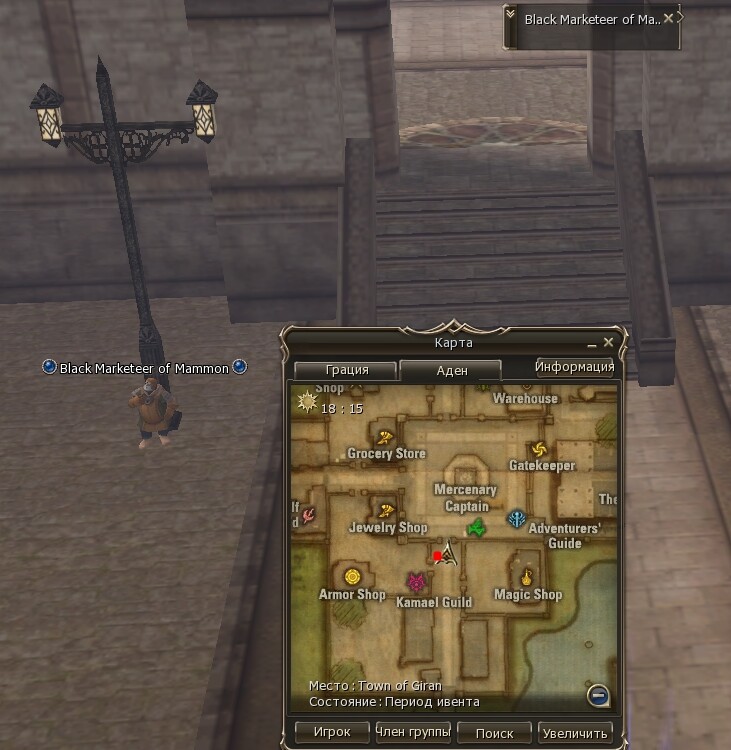The width and height of the screenshot is (731, 750).
Task: Pick the Jewelry Shop map icon
Action: 385,510
